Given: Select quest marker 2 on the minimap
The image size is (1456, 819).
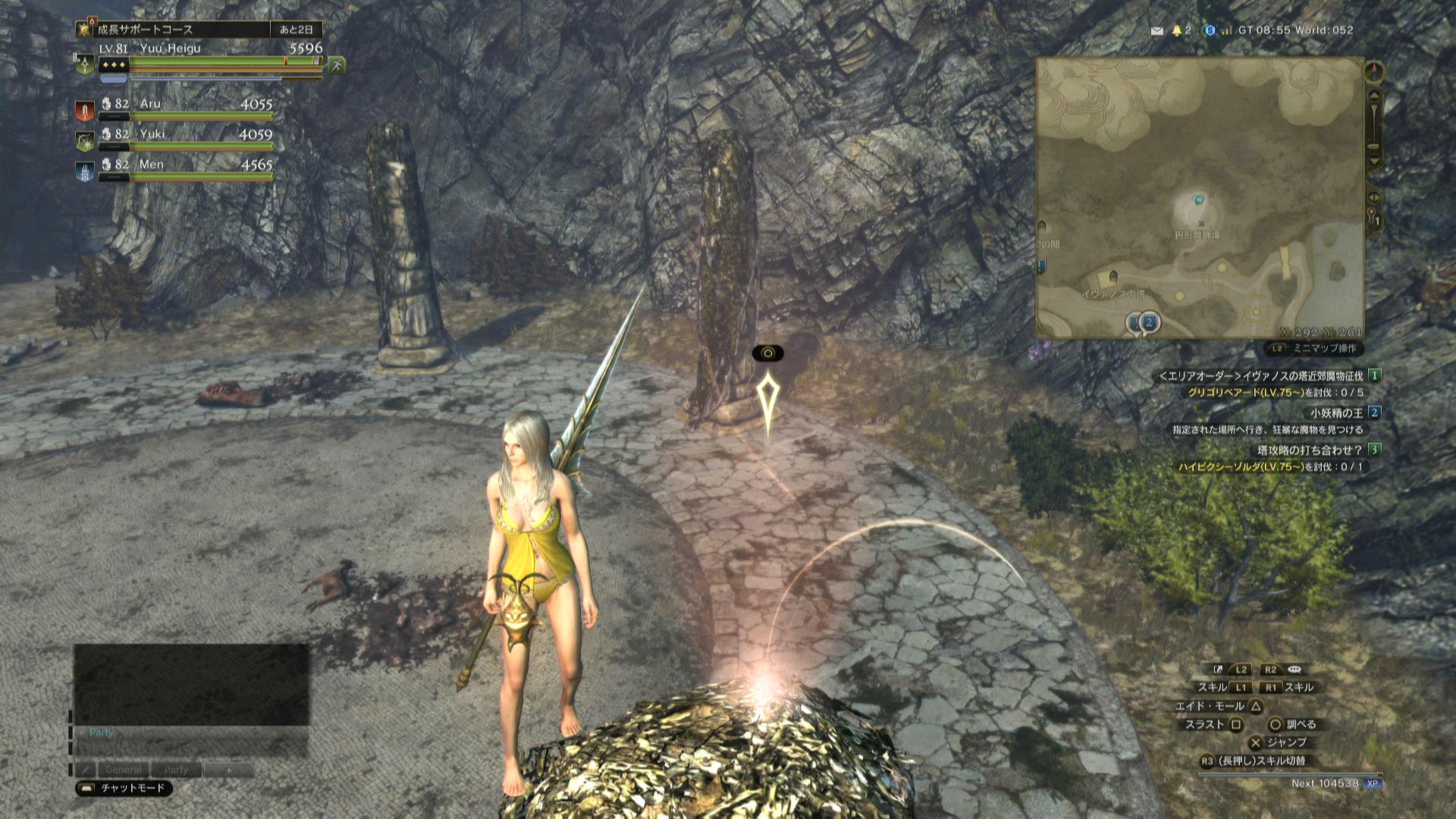Looking at the screenshot, I should [1149, 322].
